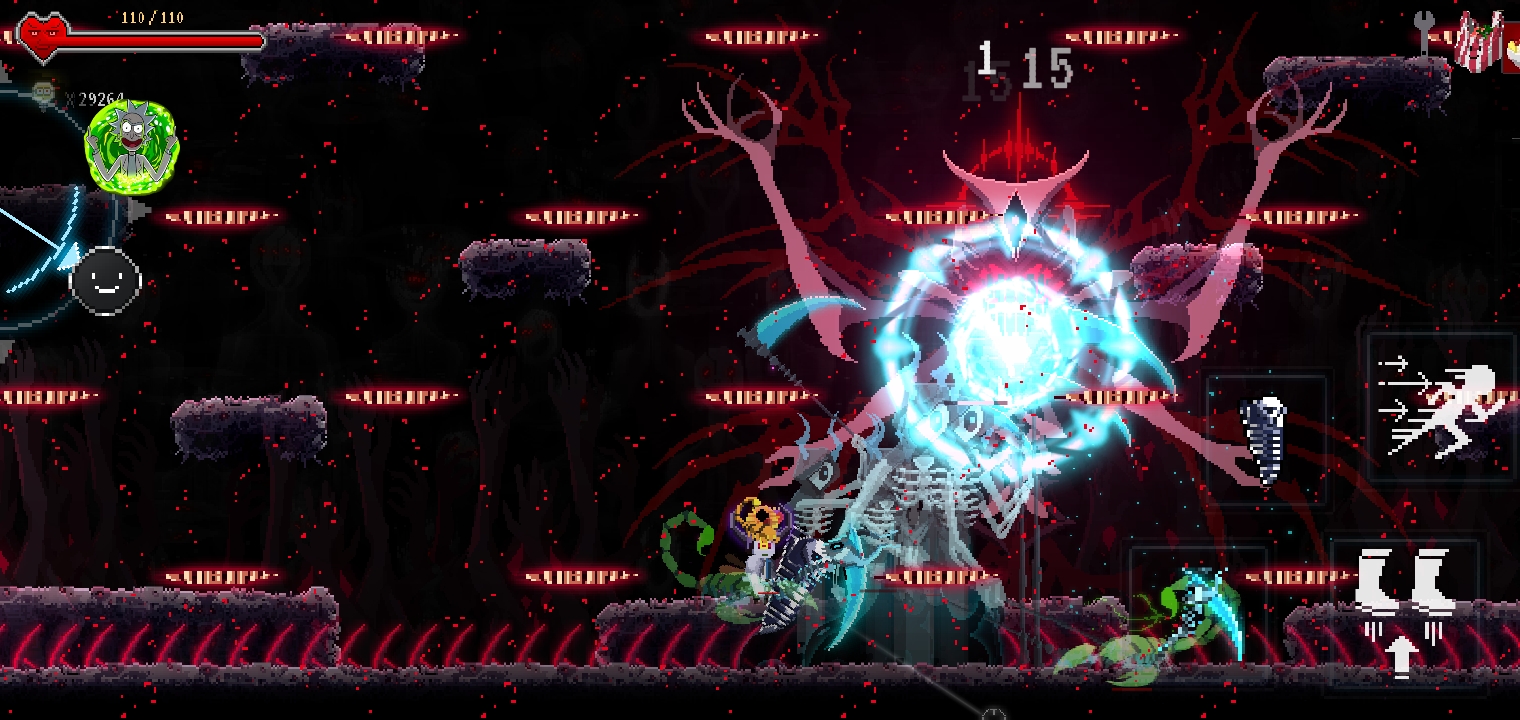This screenshot has width=1520, height=720.
Task: Select the green portal scientist icon
Action: click(131, 145)
